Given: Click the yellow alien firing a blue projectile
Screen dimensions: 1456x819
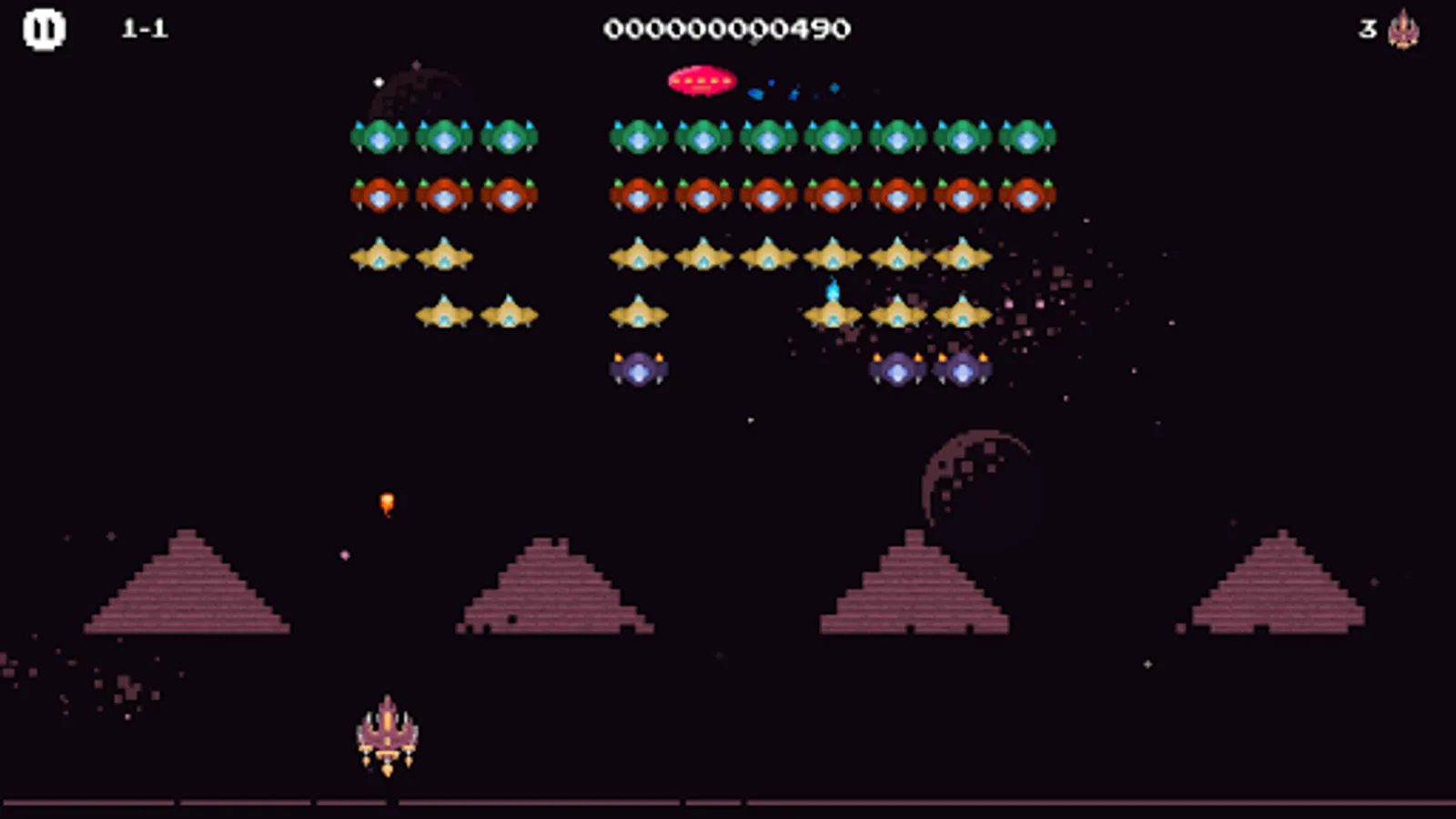Looking at the screenshot, I should click(x=834, y=314).
